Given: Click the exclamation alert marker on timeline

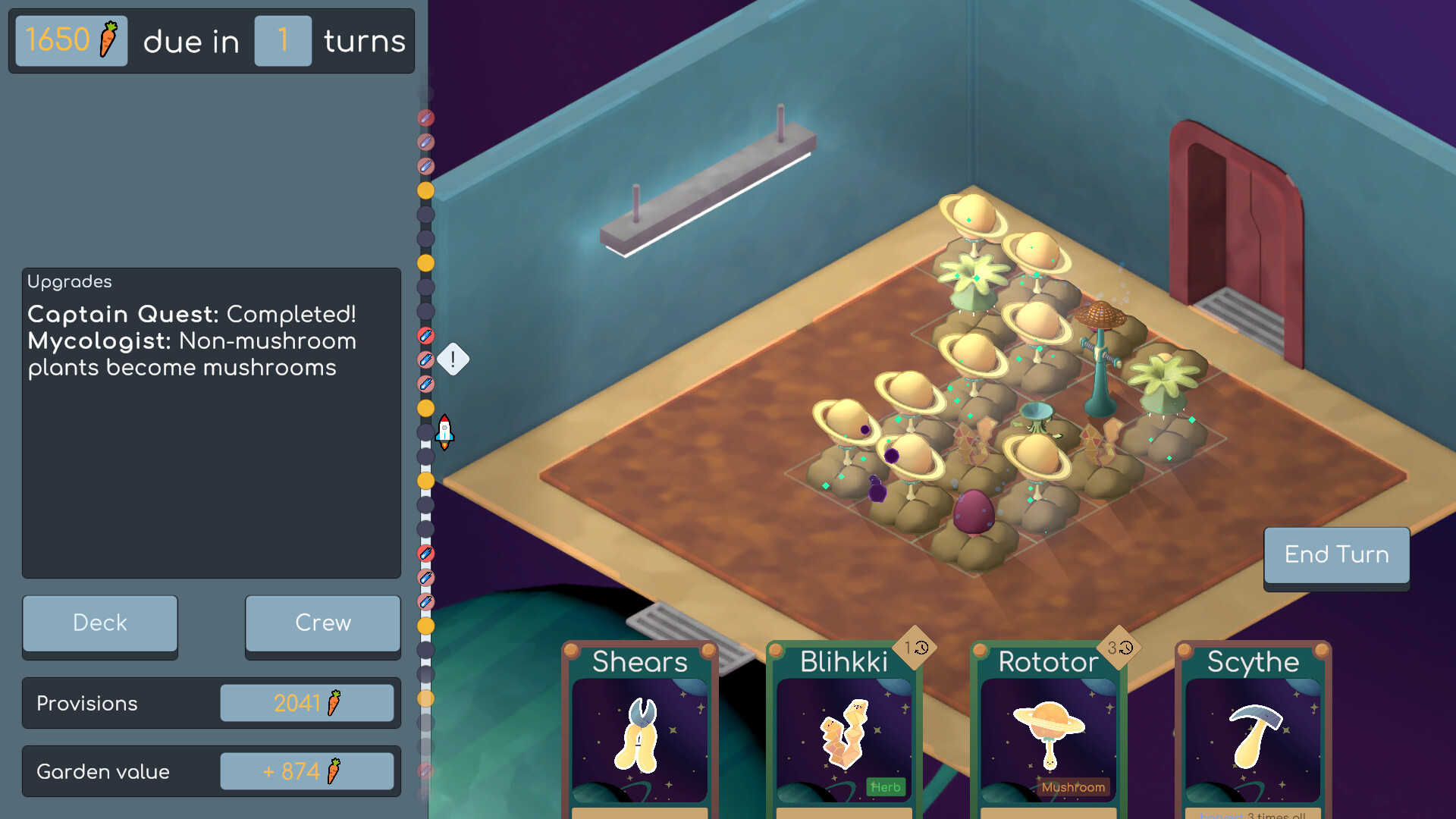Looking at the screenshot, I should pos(453,359).
